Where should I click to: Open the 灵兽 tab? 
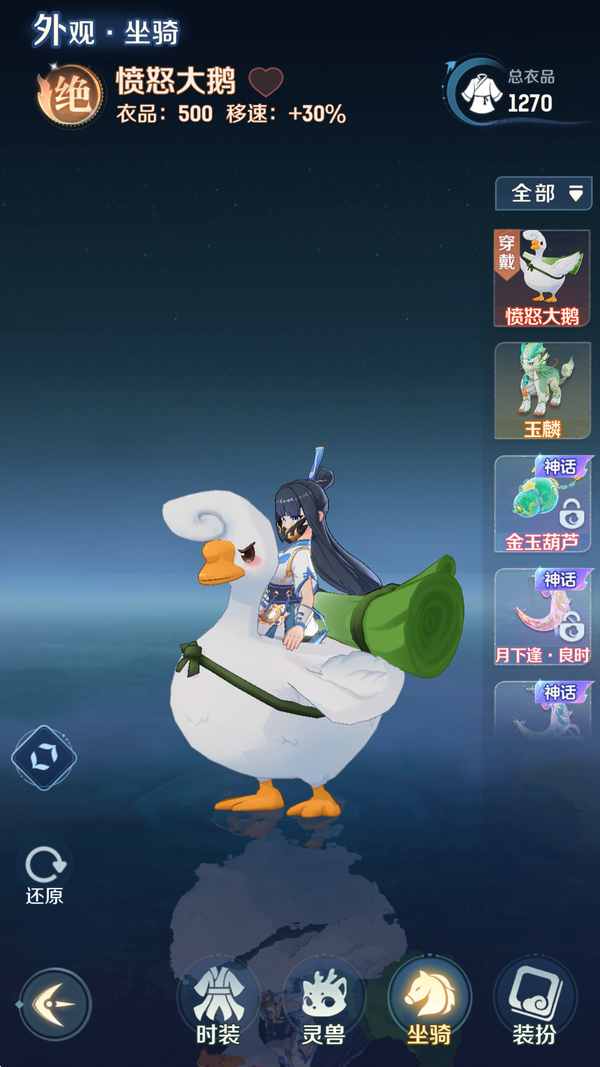coord(323,1003)
